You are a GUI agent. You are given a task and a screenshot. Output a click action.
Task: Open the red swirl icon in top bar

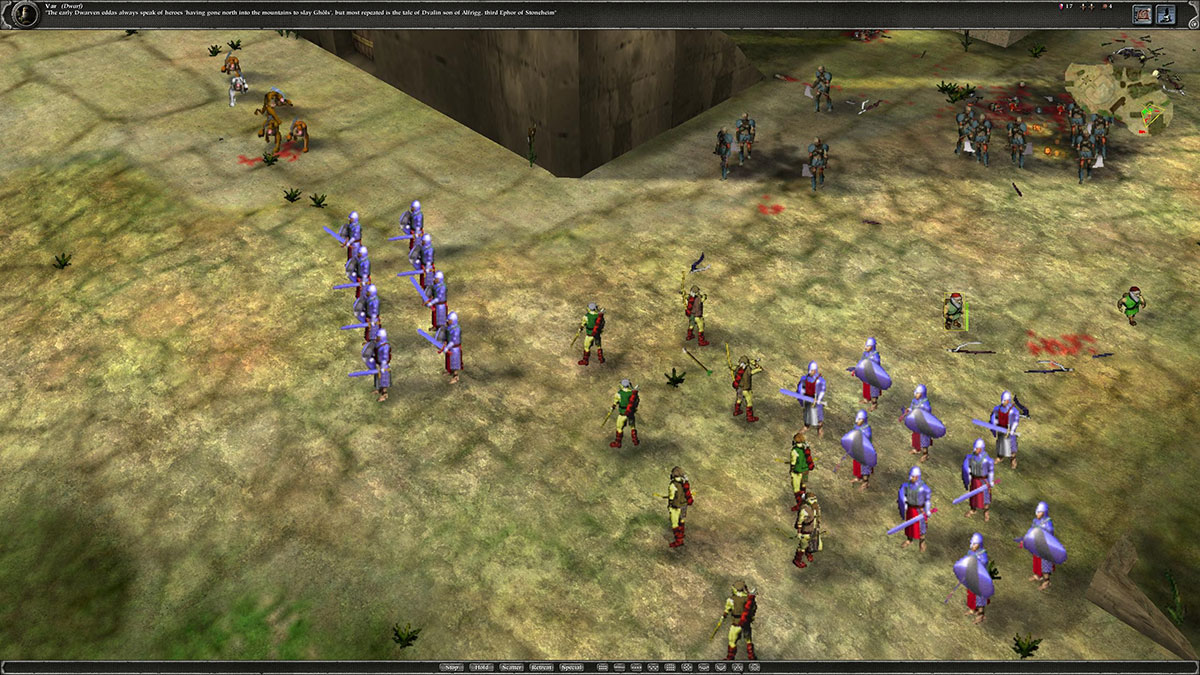click(1142, 14)
